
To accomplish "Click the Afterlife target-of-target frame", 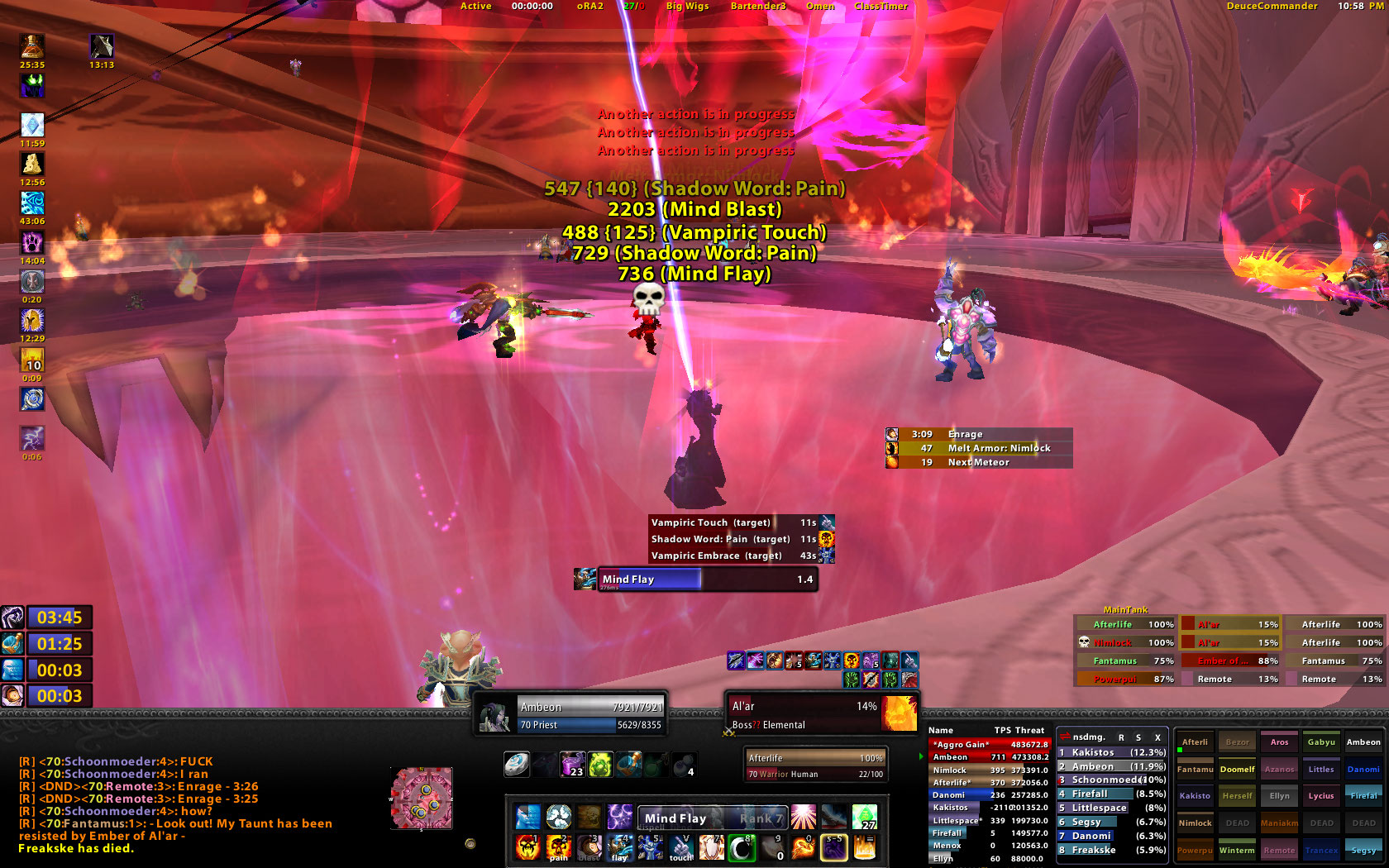I will (814, 765).
